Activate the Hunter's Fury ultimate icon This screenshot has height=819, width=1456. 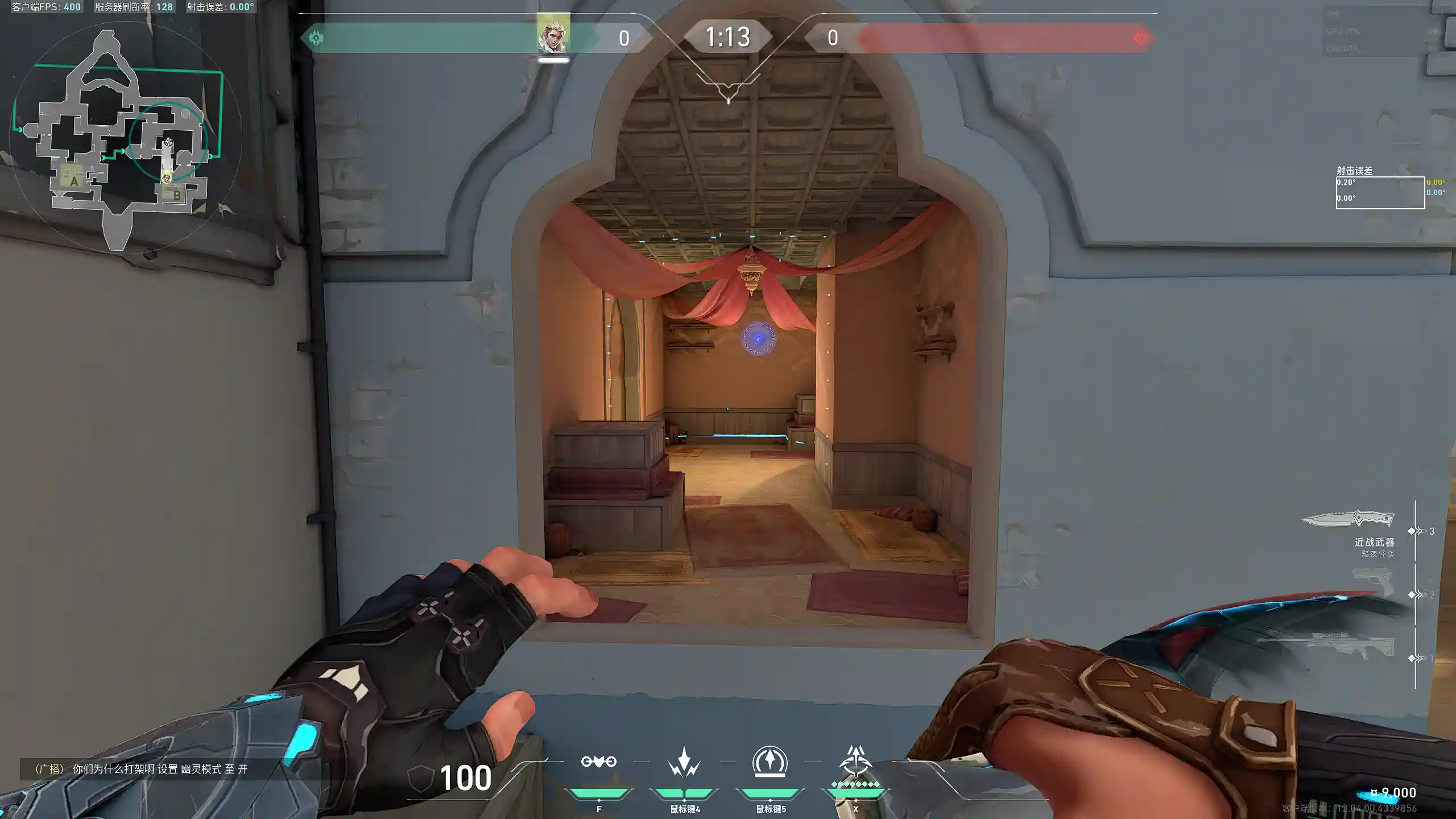[855, 763]
